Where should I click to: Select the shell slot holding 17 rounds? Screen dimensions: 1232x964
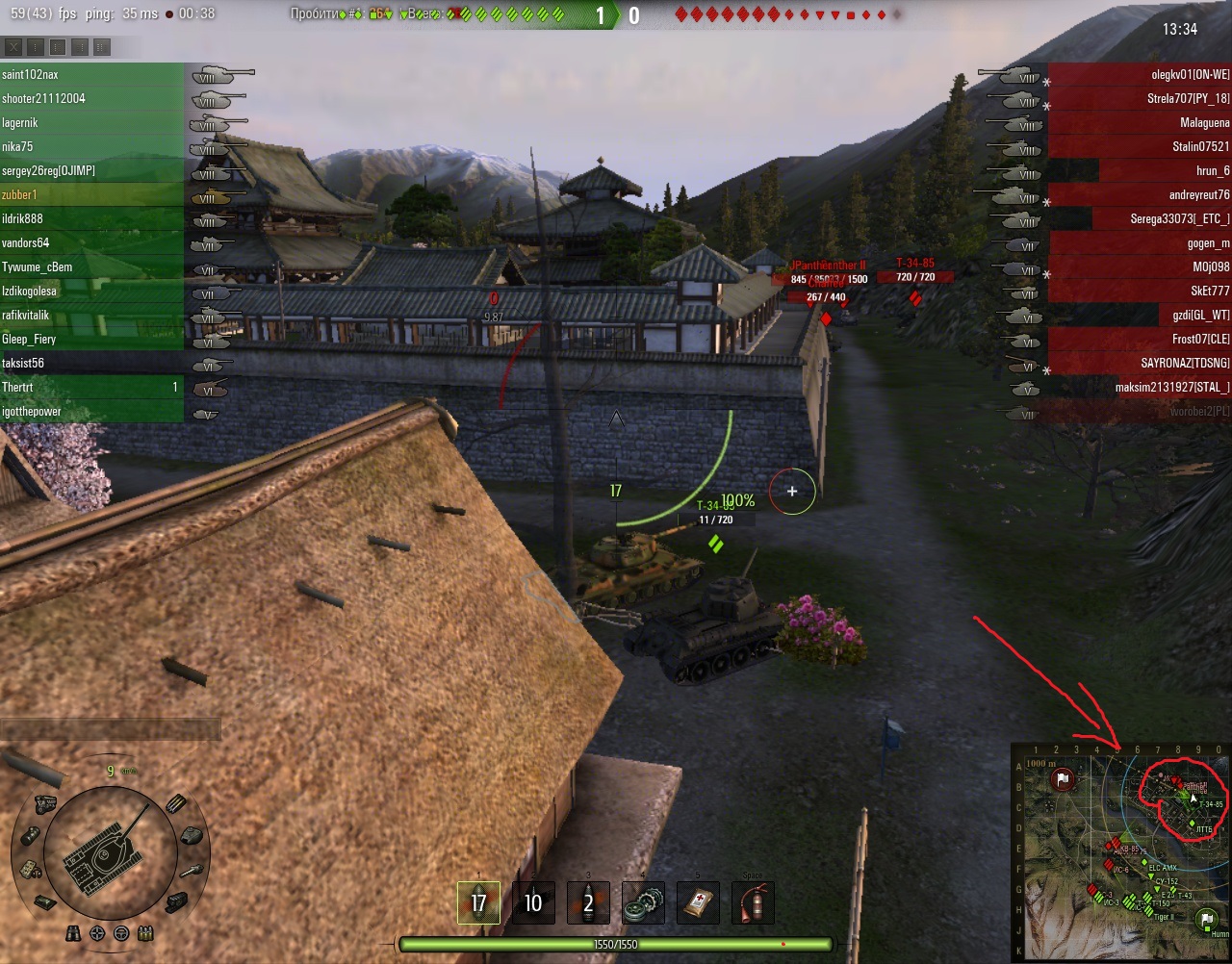click(x=478, y=902)
